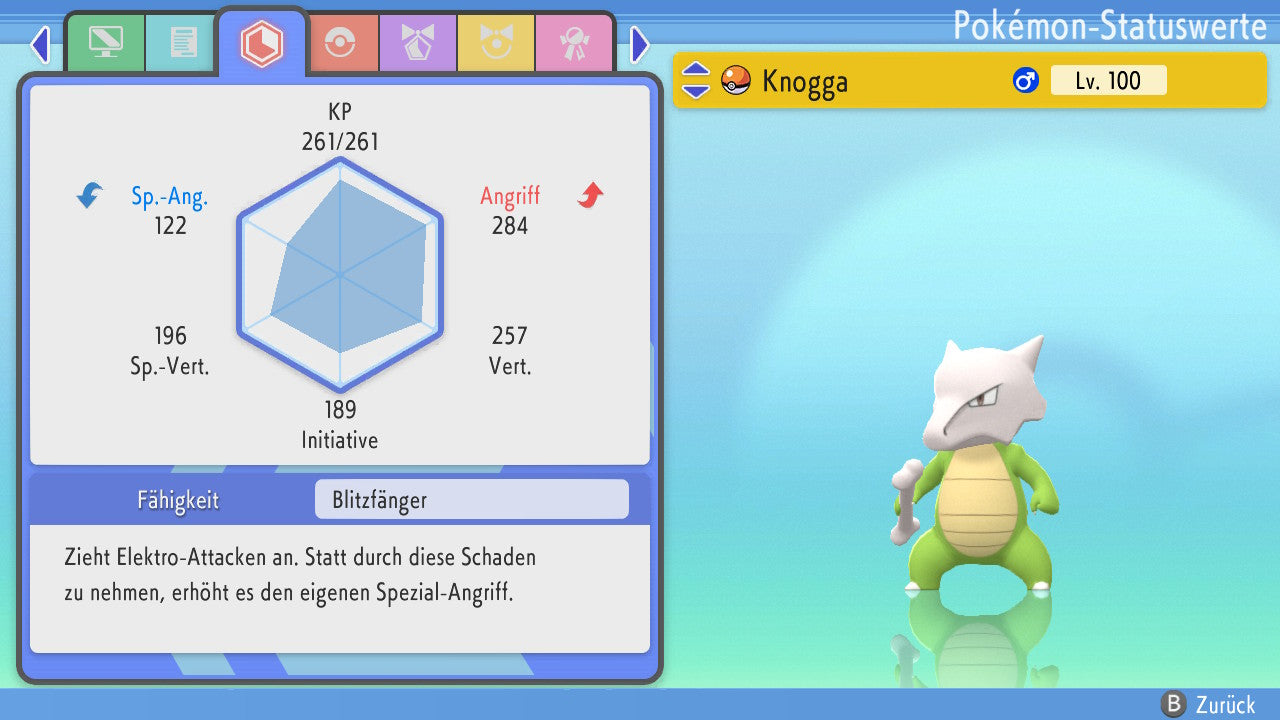Click the left arrow beside the tabs
Viewport: 1280px width, 720px height.
[40, 44]
